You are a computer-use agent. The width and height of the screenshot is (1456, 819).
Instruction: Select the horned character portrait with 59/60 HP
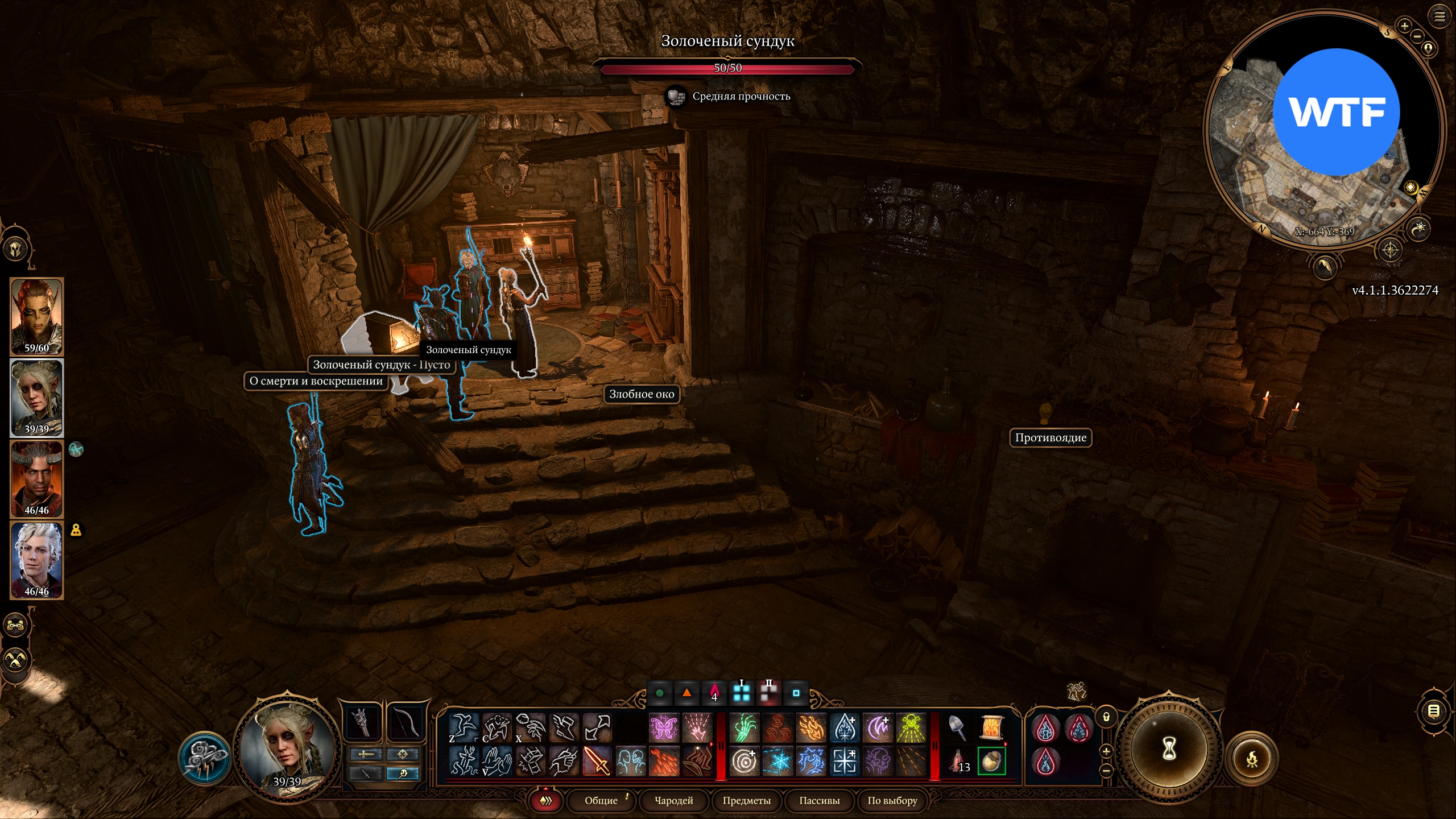[37, 316]
